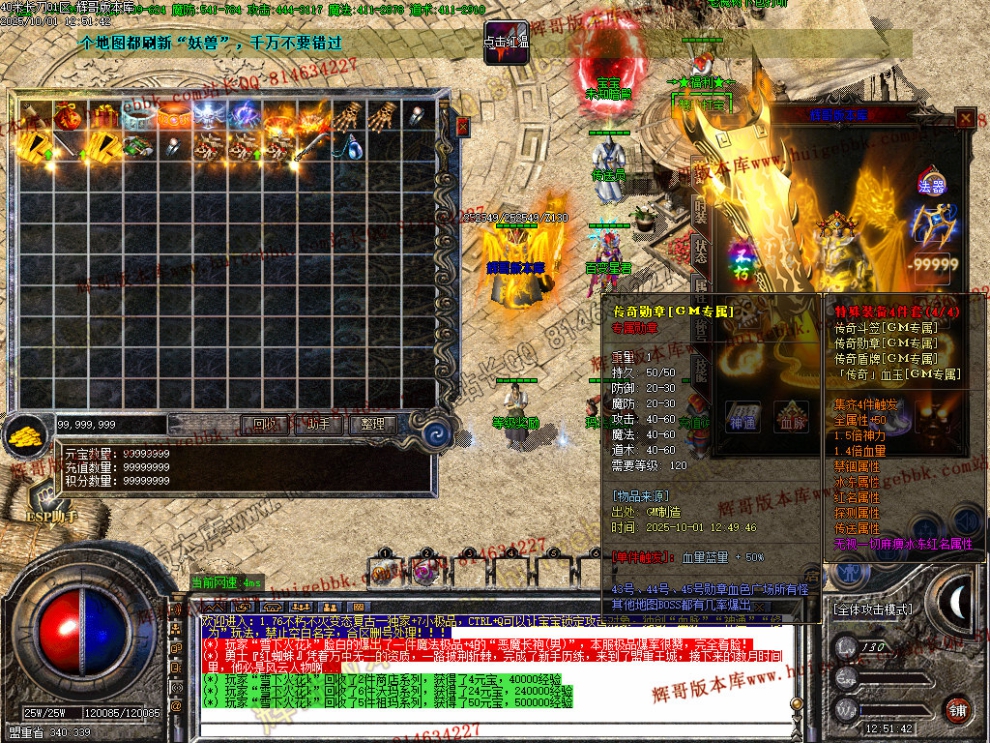Close the inventory bag window

tap(462, 127)
